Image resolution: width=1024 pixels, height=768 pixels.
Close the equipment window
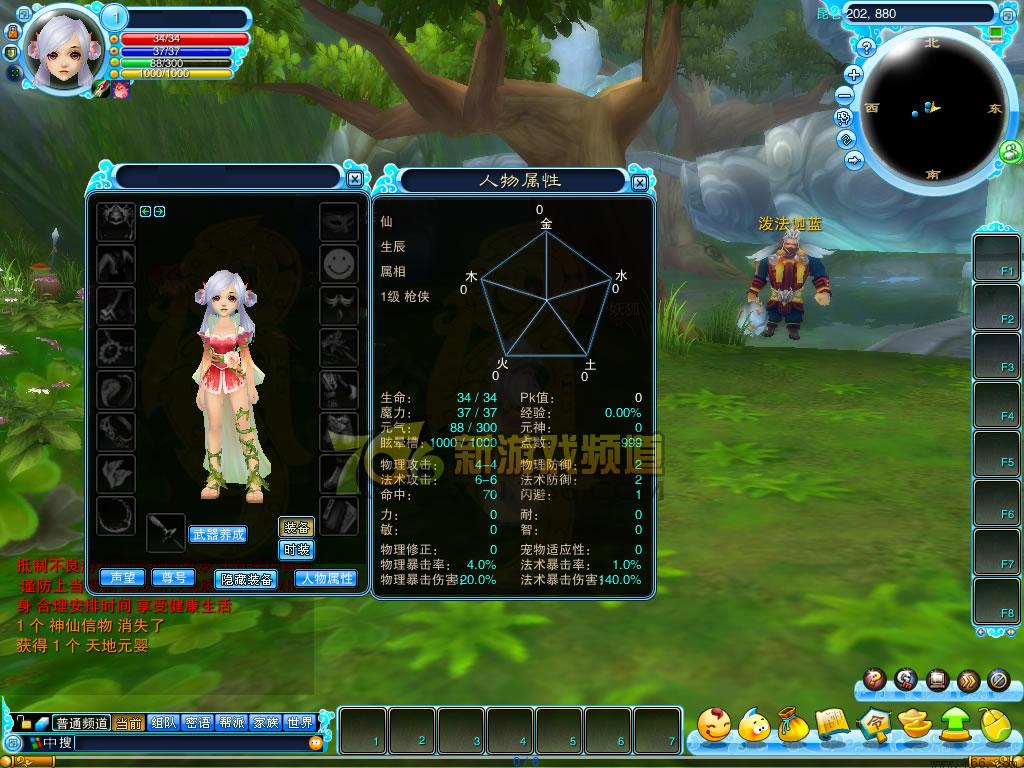(x=355, y=179)
